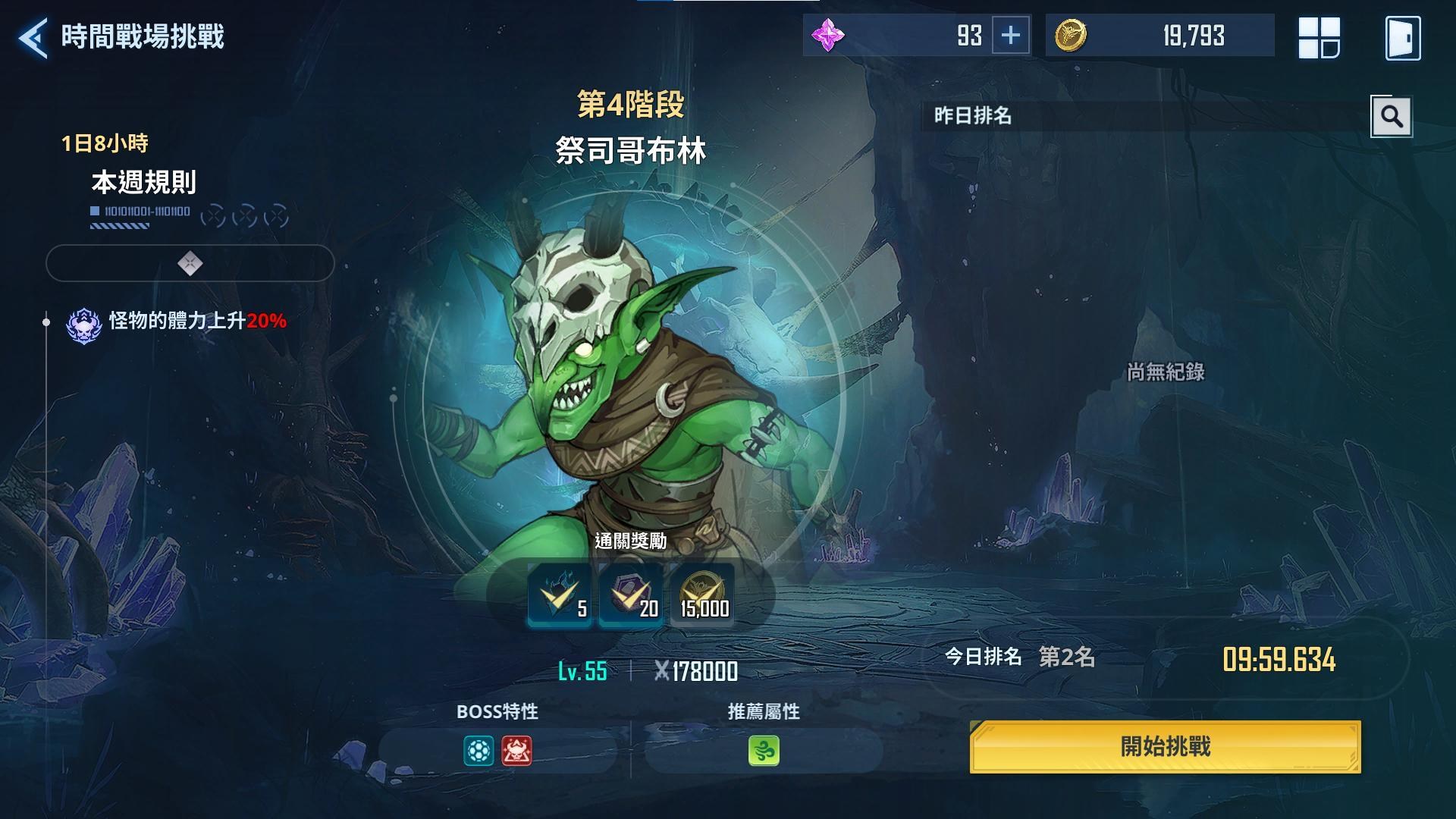Tap the 15,000 coin clear reward icon
This screenshot has height=819, width=1456.
[x=701, y=598]
